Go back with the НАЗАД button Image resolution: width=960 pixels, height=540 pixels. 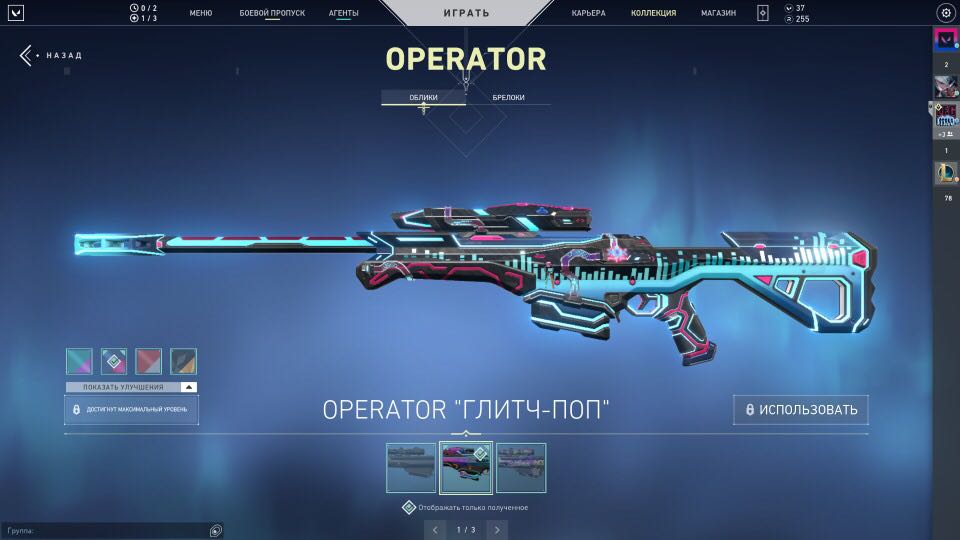pyautogui.click(x=52, y=55)
